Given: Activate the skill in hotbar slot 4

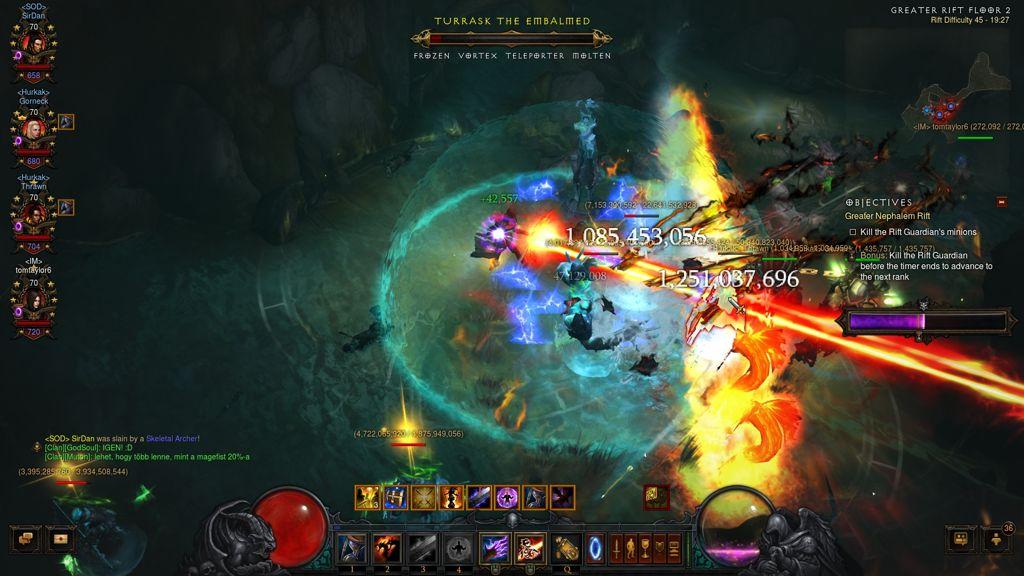Looking at the screenshot, I should pos(459,548).
